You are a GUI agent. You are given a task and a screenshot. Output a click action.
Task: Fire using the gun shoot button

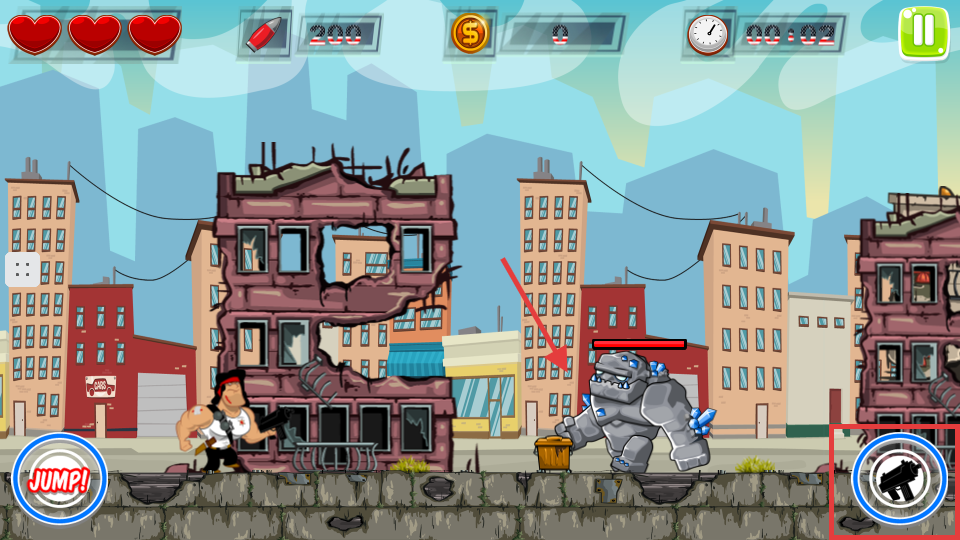[899, 479]
